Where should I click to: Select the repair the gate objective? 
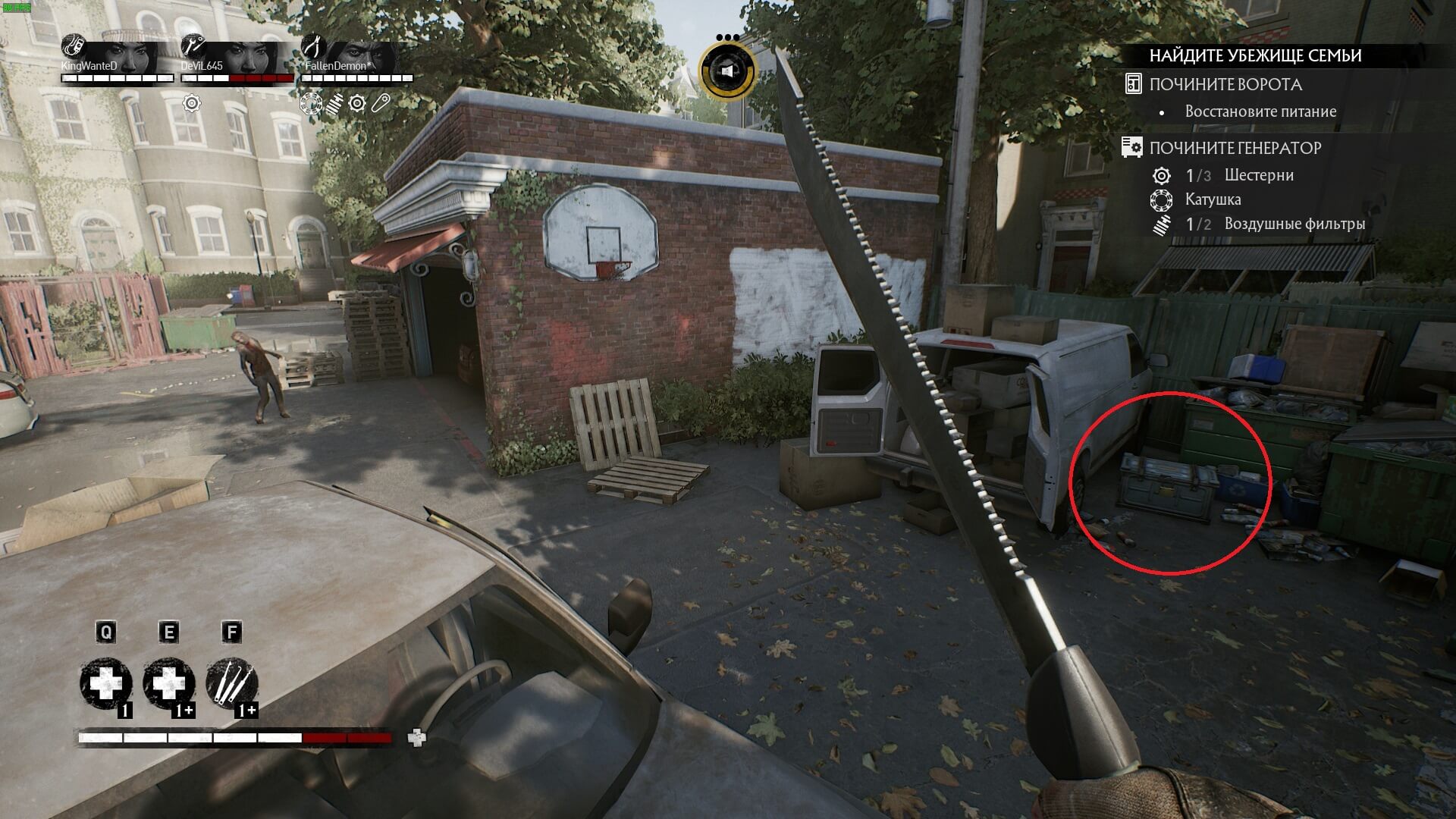(x=1225, y=84)
